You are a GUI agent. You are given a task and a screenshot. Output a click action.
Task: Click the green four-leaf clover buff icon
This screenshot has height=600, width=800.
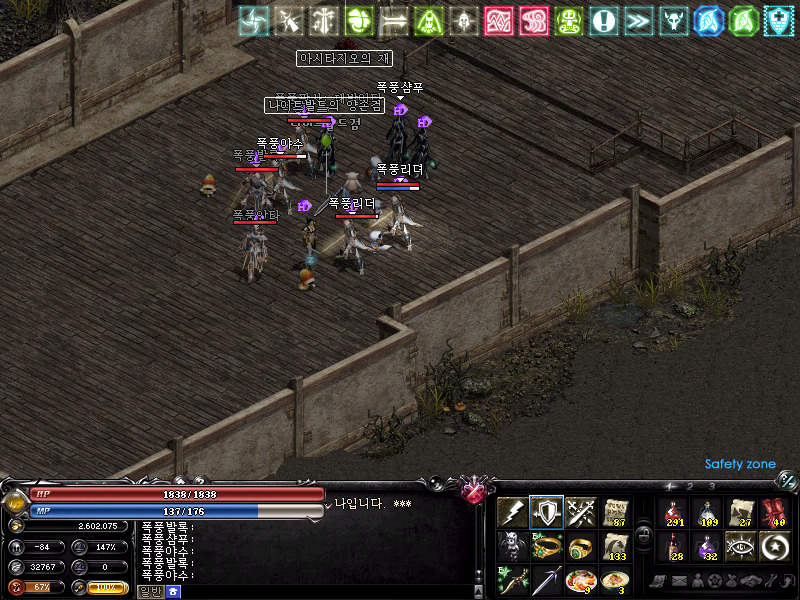tap(359, 20)
